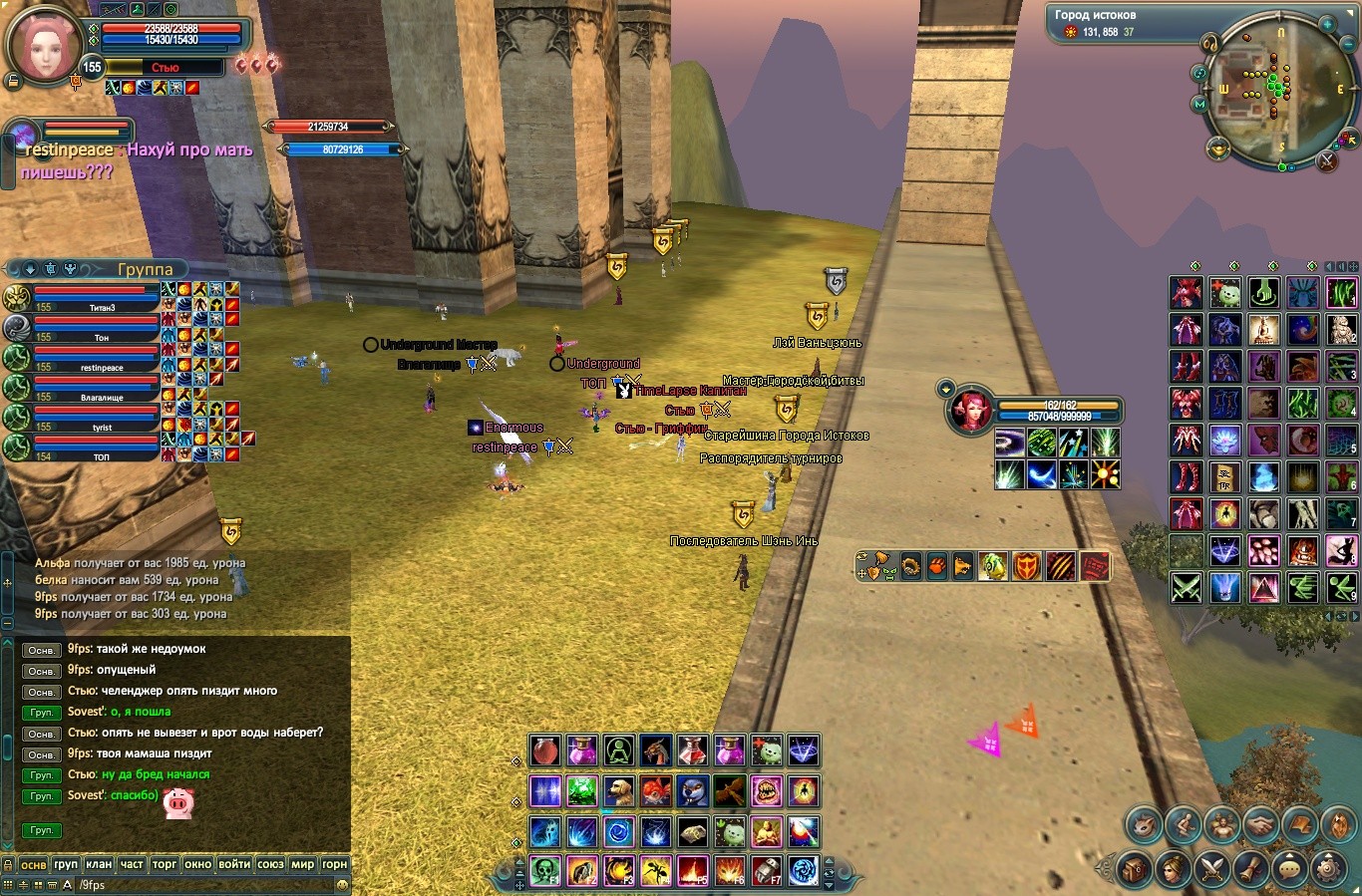Open the minimap headphones button
The width and height of the screenshot is (1362, 896).
[1209, 44]
